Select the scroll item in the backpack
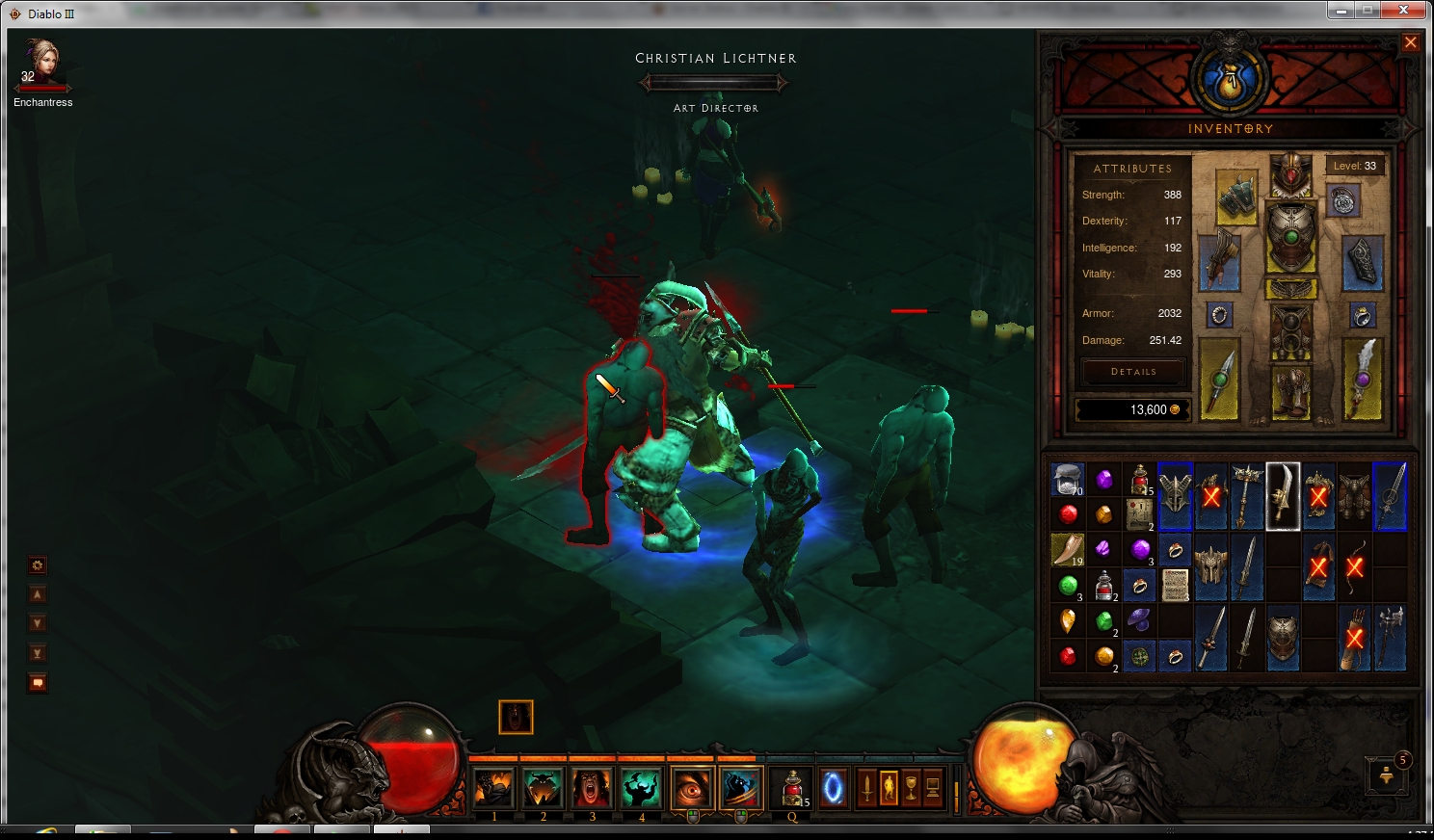1434x840 pixels. point(1175,585)
